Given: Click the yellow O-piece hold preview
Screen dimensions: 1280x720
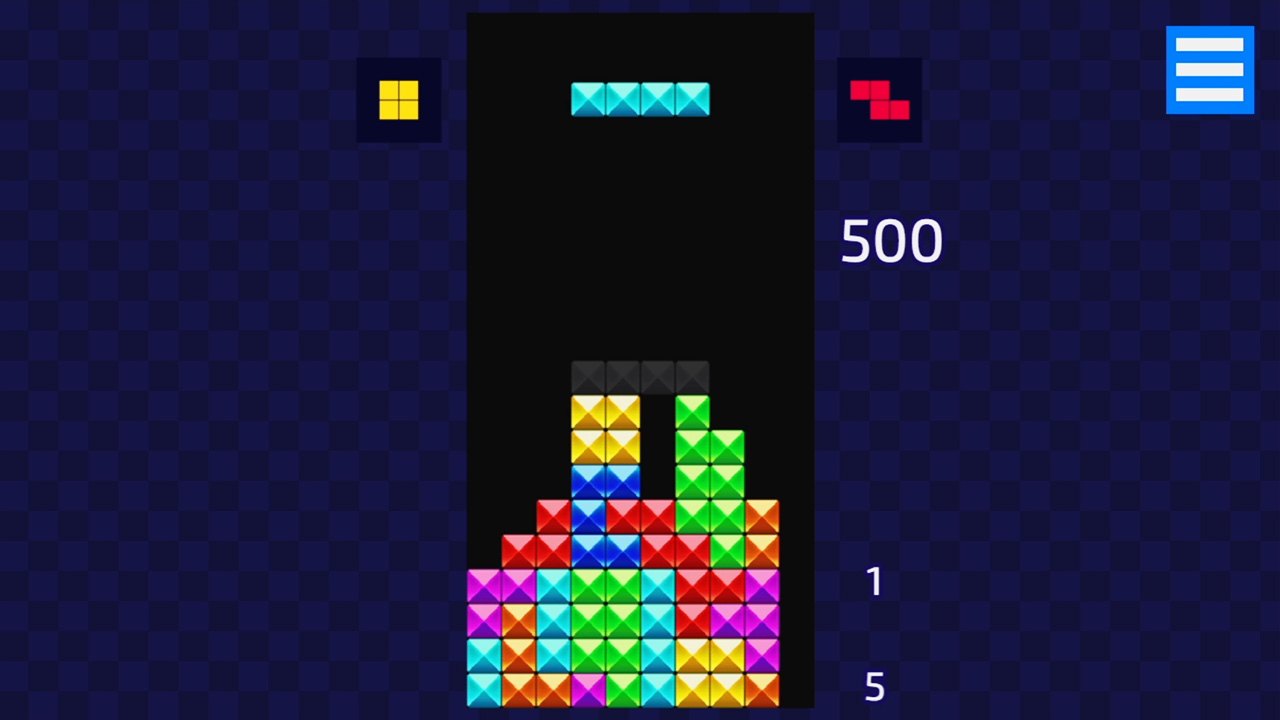Looking at the screenshot, I should [399, 100].
